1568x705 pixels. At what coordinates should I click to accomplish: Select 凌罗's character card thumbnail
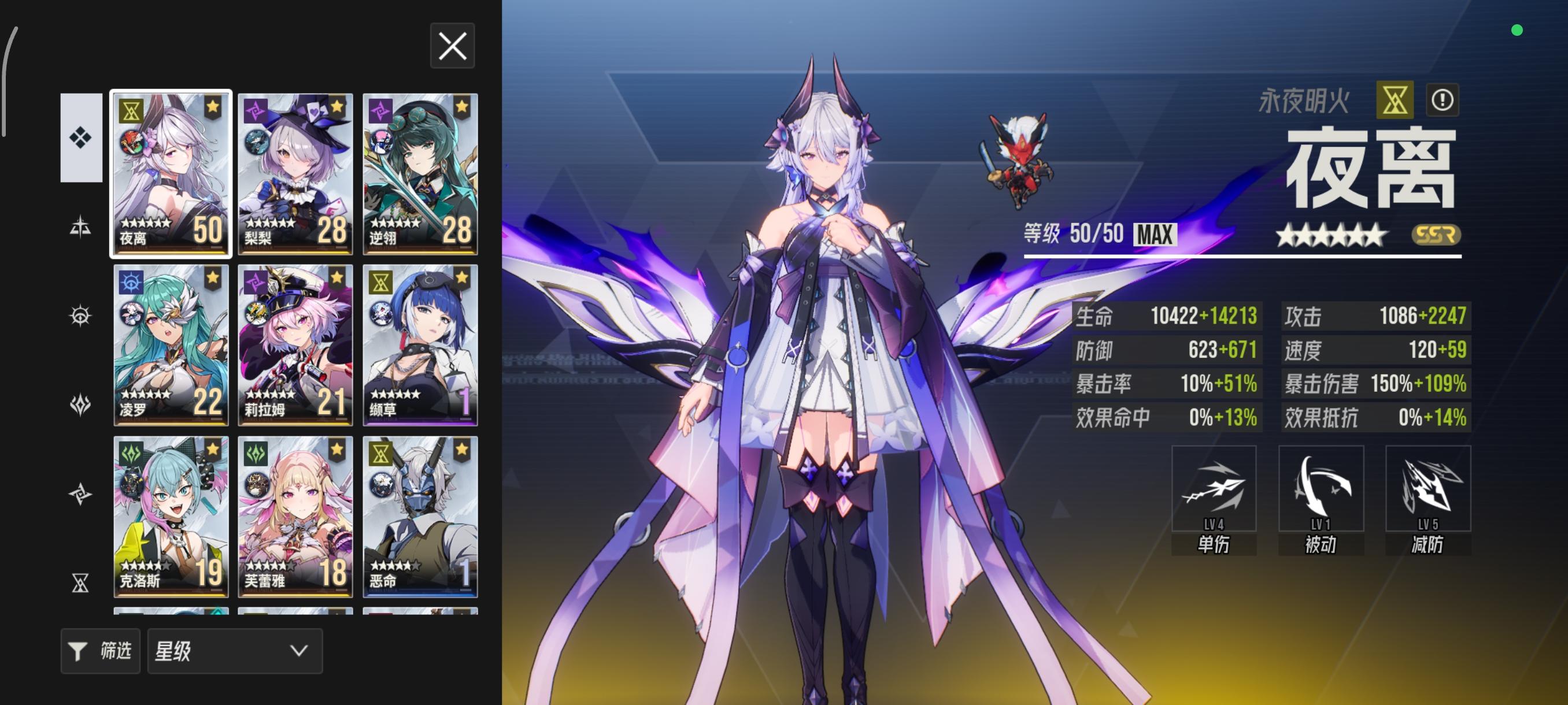tap(171, 347)
